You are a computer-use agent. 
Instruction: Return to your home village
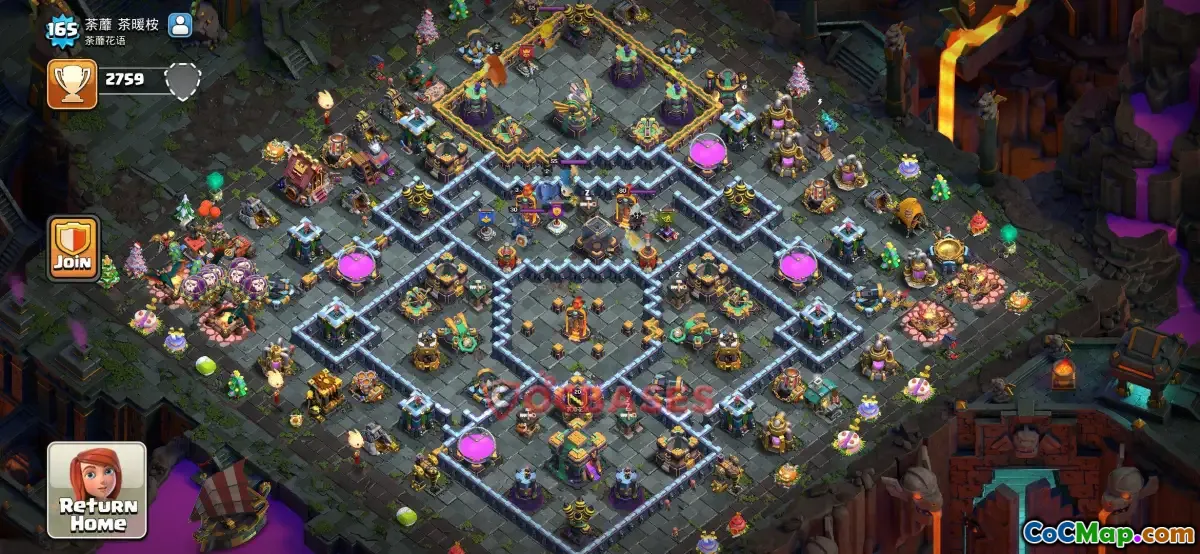pos(98,491)
